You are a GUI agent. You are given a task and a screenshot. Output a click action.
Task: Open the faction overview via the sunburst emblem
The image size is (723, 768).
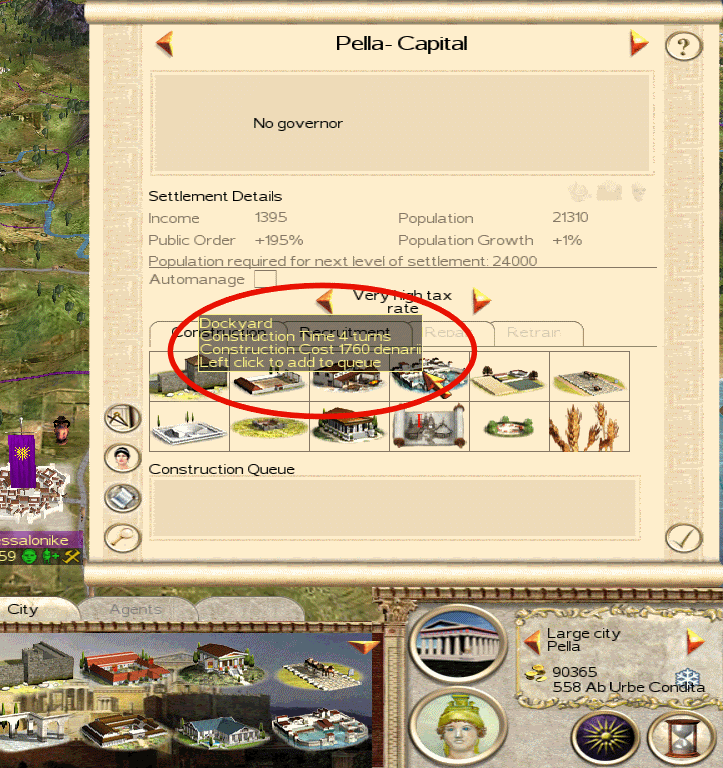tap(605, 740)
